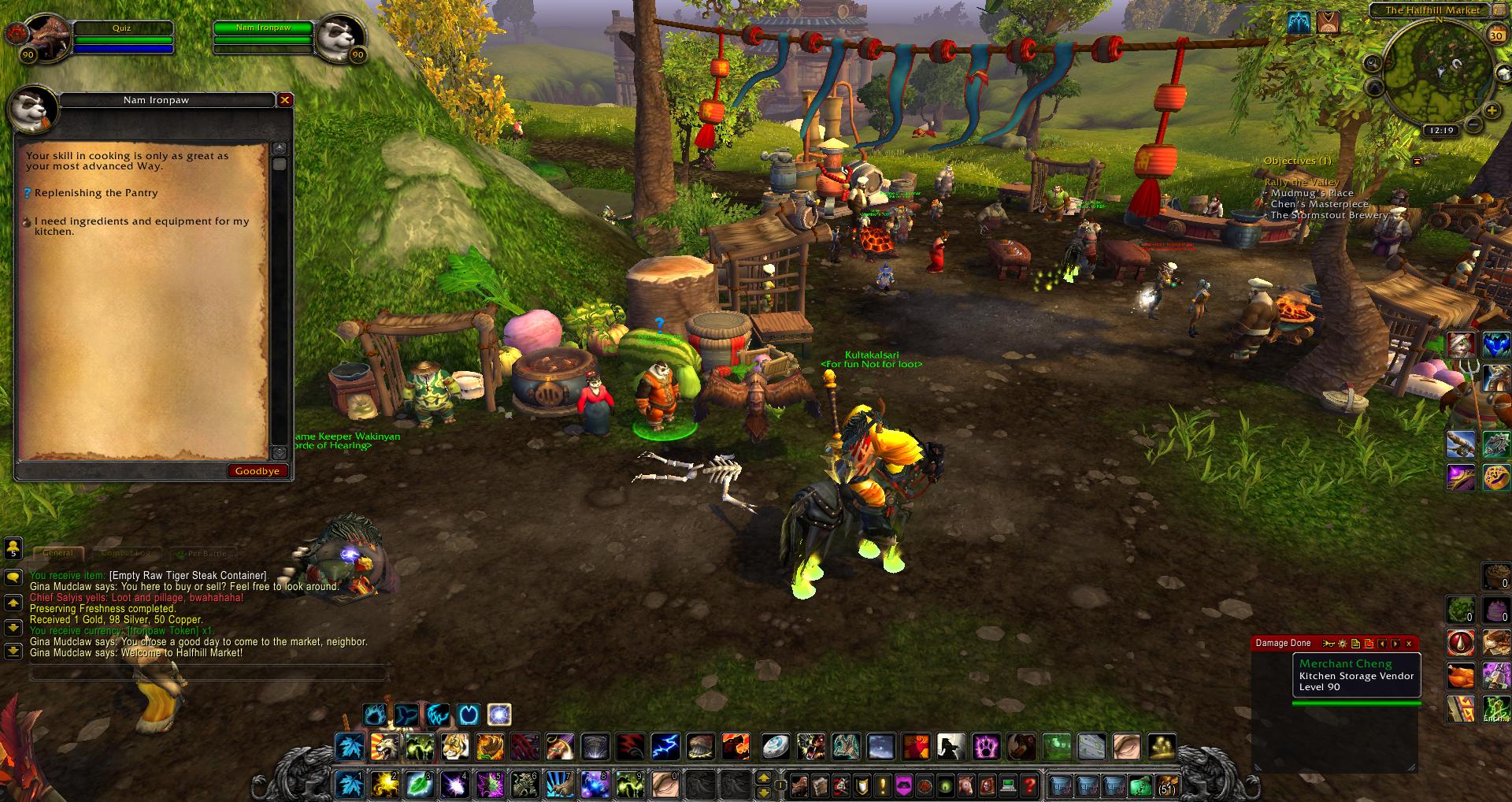Switch to the Combat Log chat tab
Viewport: 1512px width, 802px height.
pyautogui.click(x=126, y=553)
